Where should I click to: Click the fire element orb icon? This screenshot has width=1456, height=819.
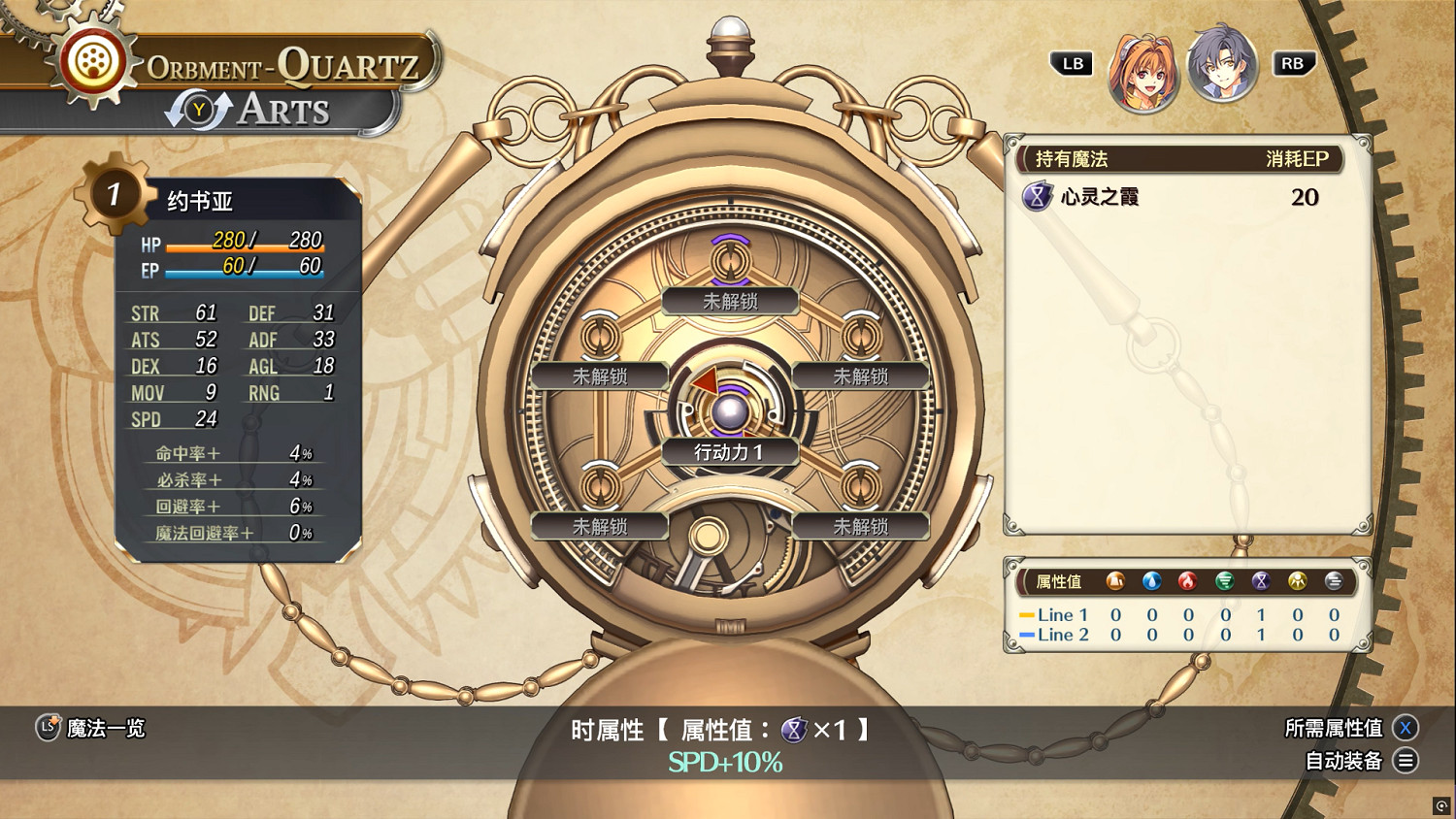coord(1188,581)
